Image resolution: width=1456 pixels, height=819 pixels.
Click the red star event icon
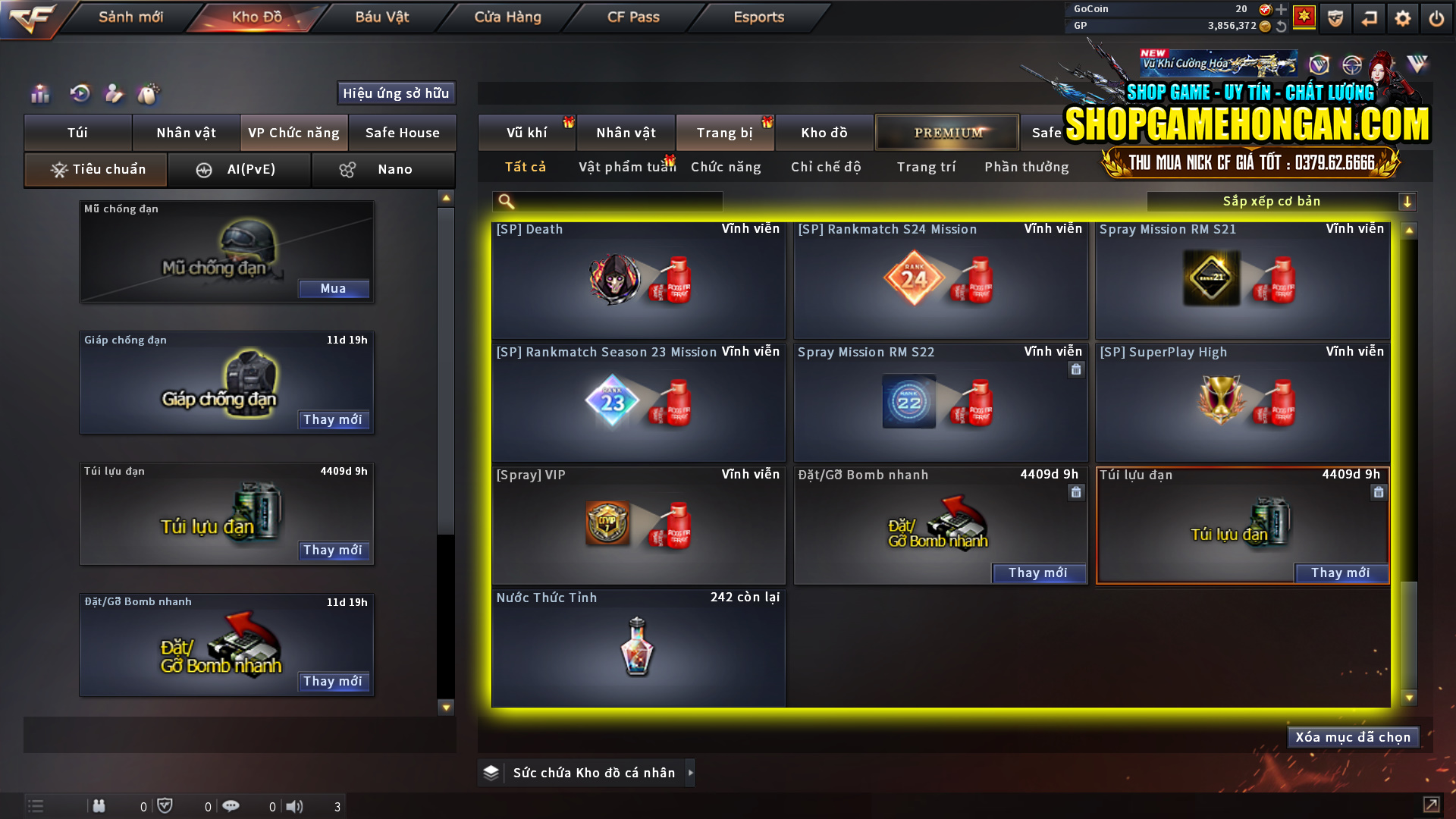[1305, 17]
